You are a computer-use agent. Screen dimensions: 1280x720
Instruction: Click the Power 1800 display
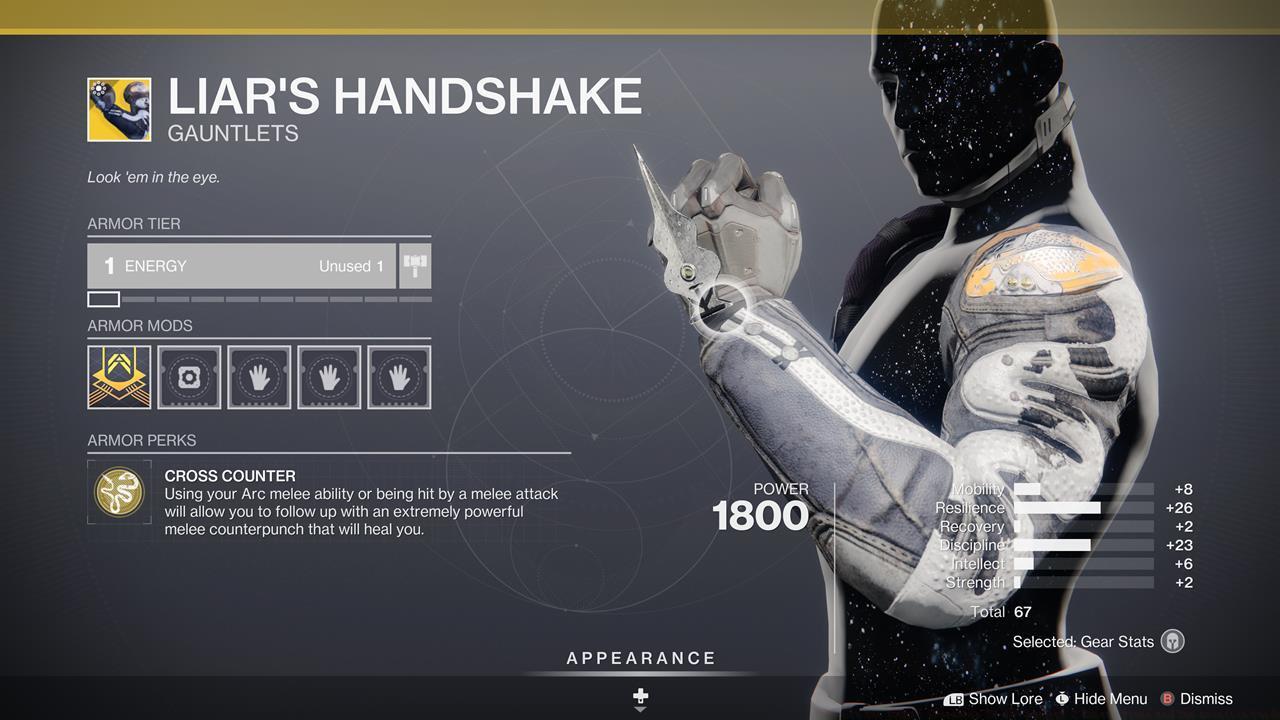click(762, 514)
